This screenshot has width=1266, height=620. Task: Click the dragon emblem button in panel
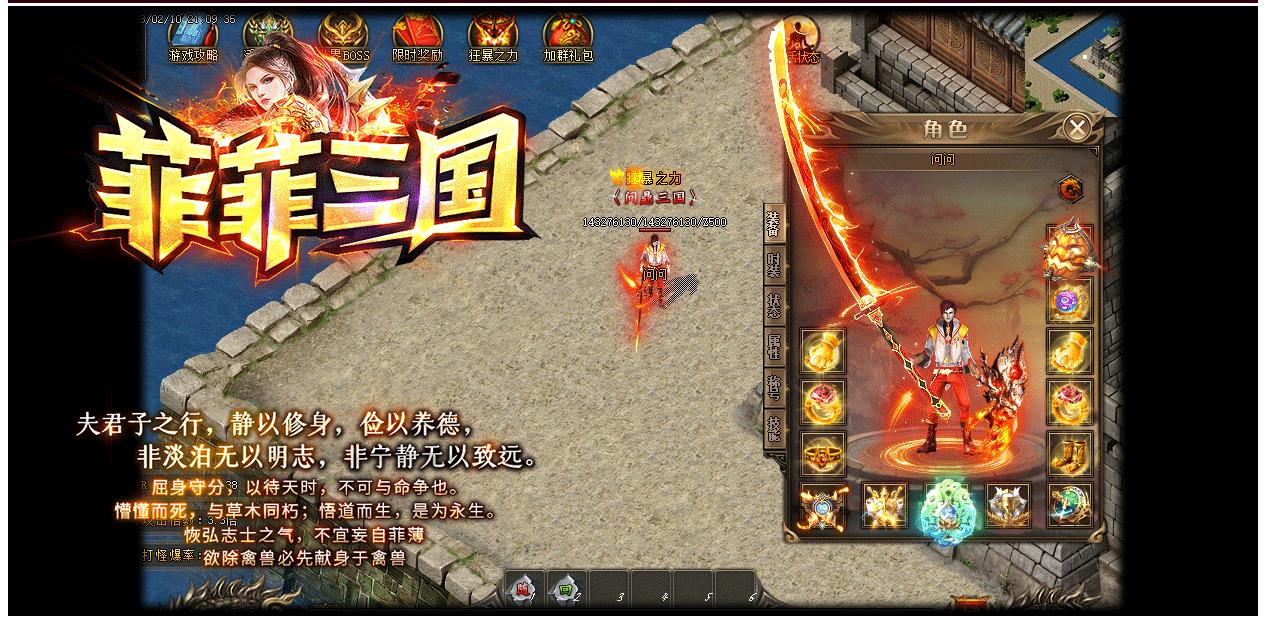coord(1070,187)
